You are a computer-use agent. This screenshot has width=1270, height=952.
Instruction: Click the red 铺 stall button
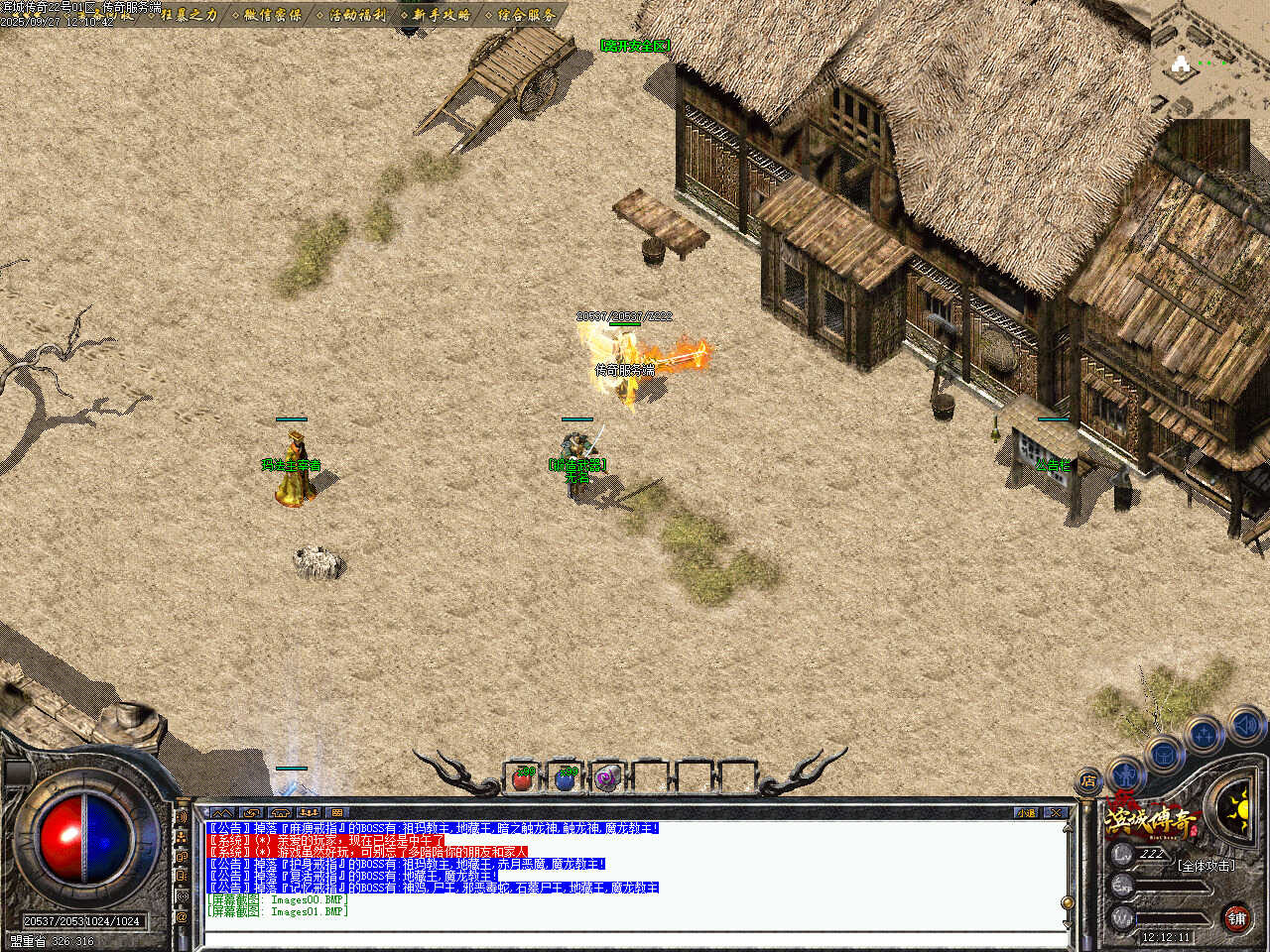tap(1236, 918)
